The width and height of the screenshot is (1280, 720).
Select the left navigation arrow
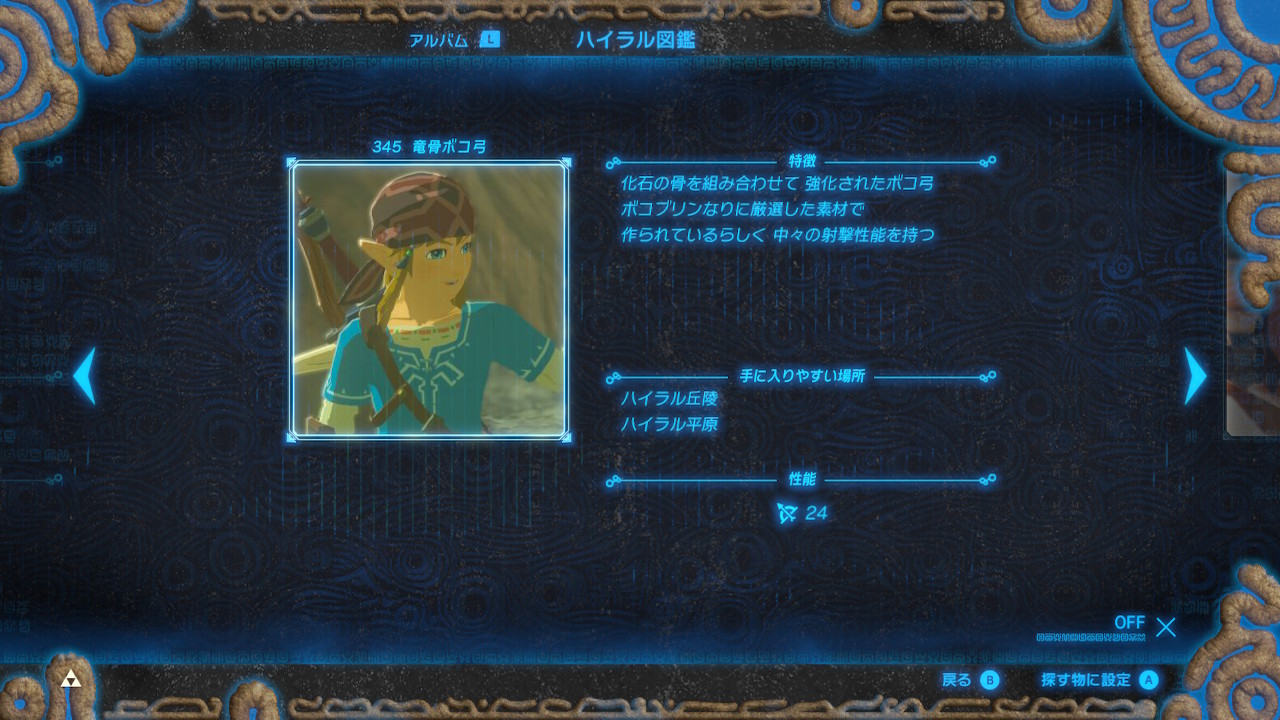pos(81,376)
